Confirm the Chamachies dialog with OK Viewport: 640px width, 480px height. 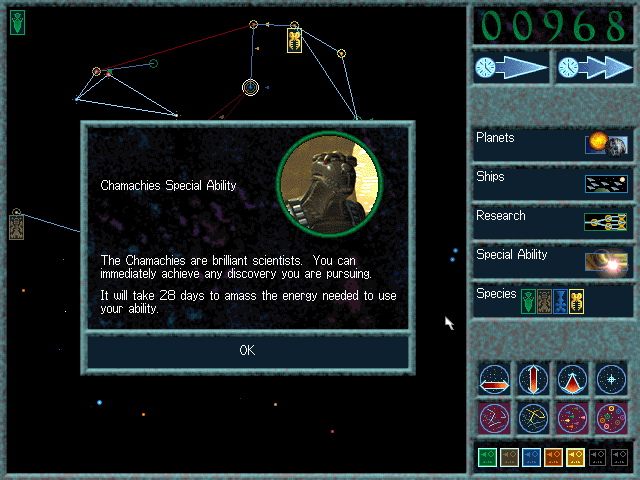pyautogui.click(x=247, y=350)
